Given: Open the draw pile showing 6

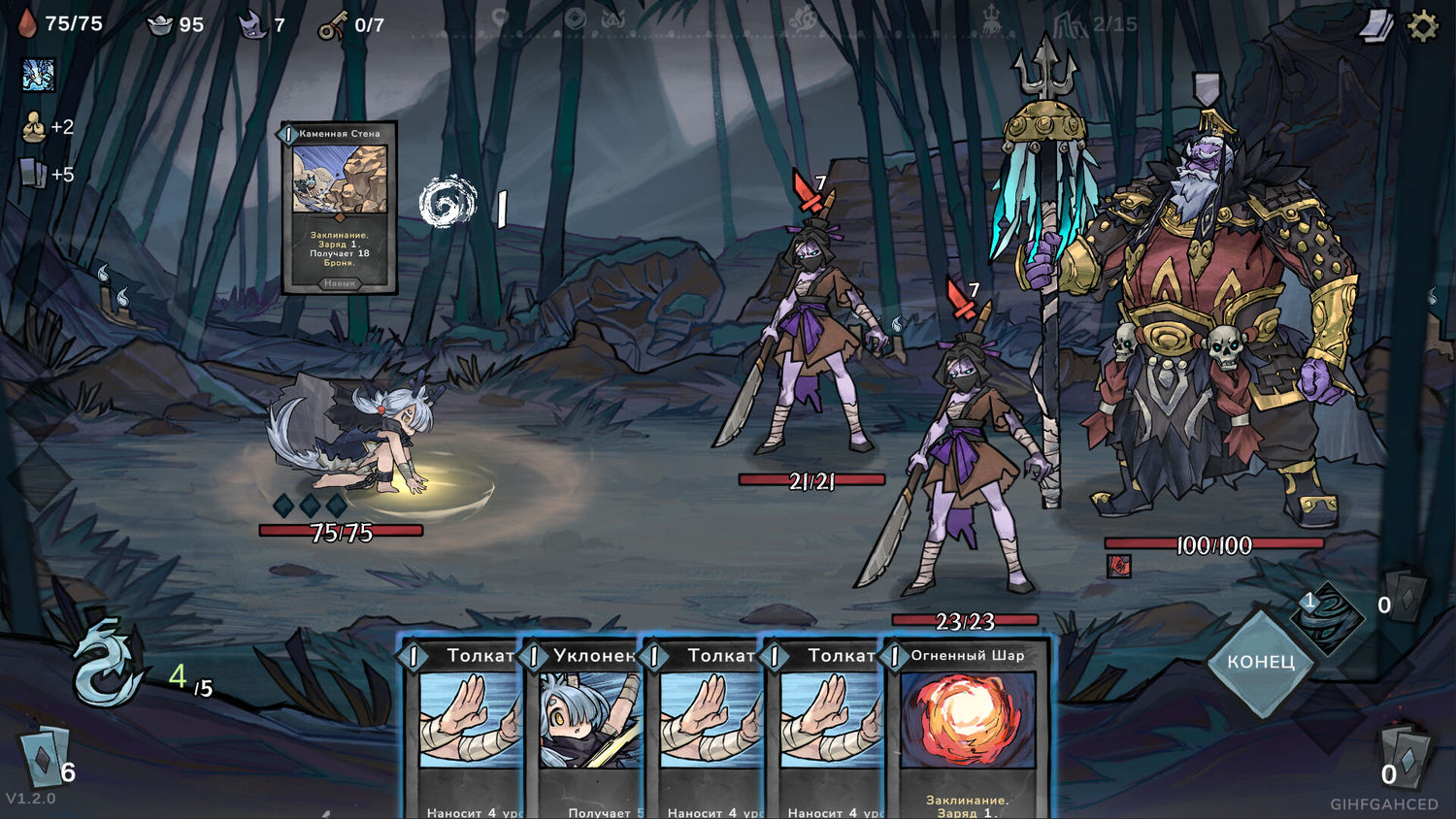Looking at the screenshot, I should [x=45, y=759].
